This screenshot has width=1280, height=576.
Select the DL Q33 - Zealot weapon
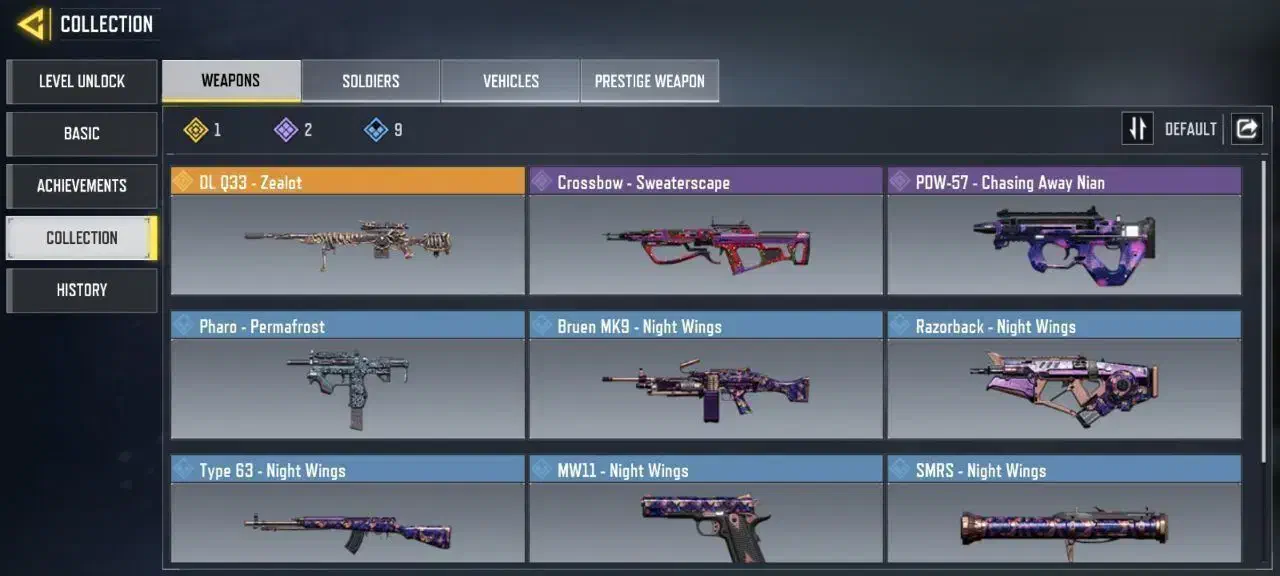coord(347,231)
